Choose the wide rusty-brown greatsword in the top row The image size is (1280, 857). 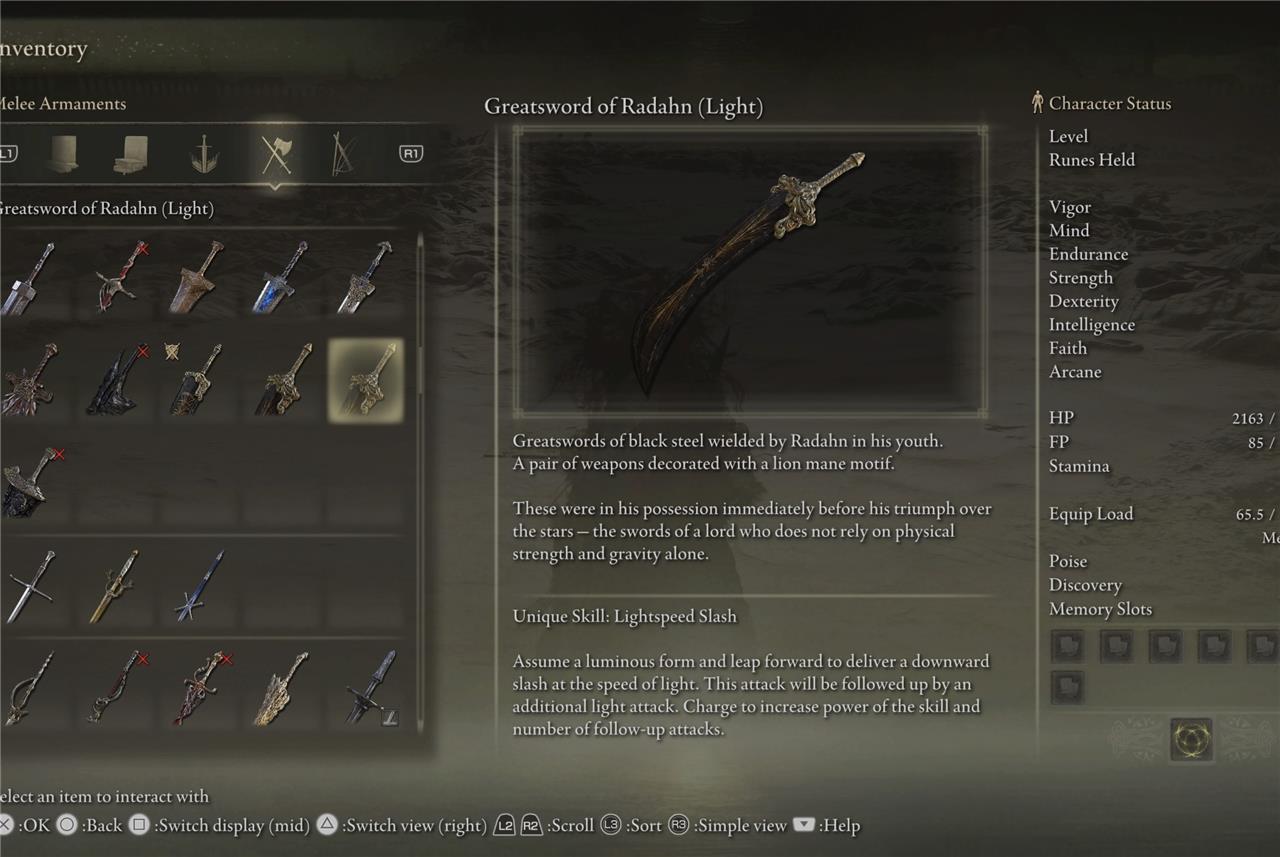[x=196, y=277]
